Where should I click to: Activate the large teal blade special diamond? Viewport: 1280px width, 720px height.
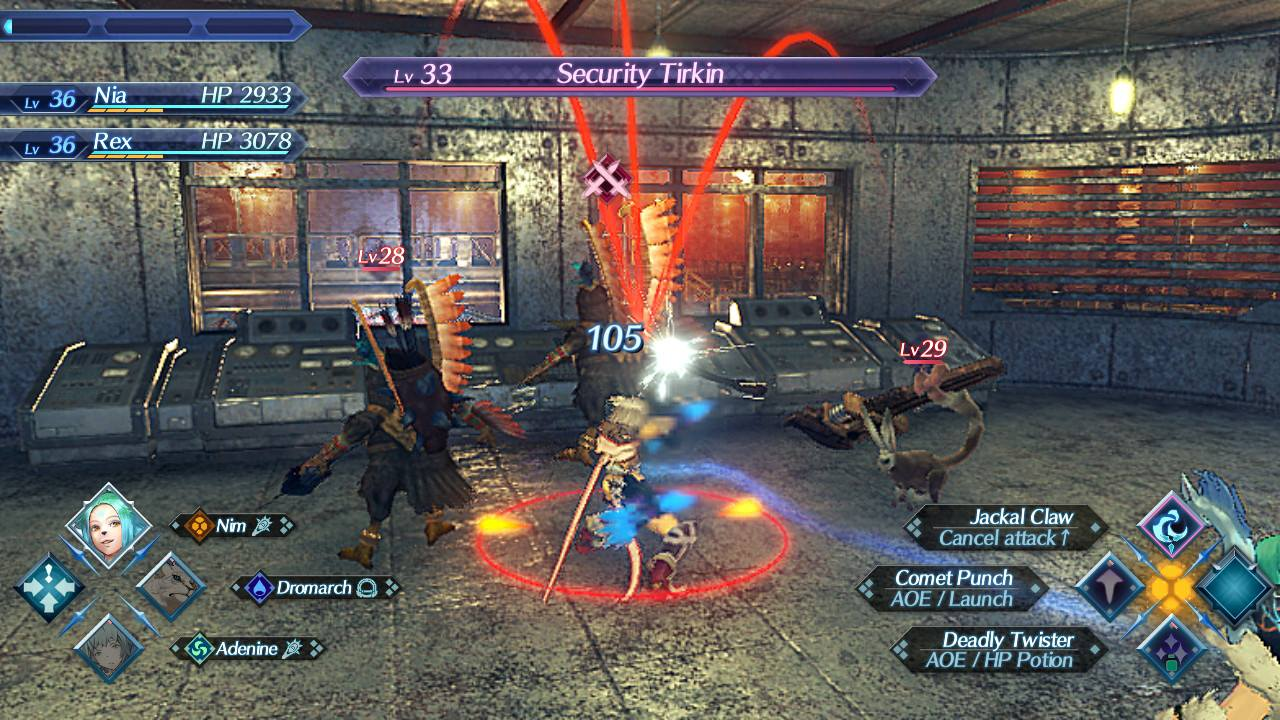tap(1233, 588)
